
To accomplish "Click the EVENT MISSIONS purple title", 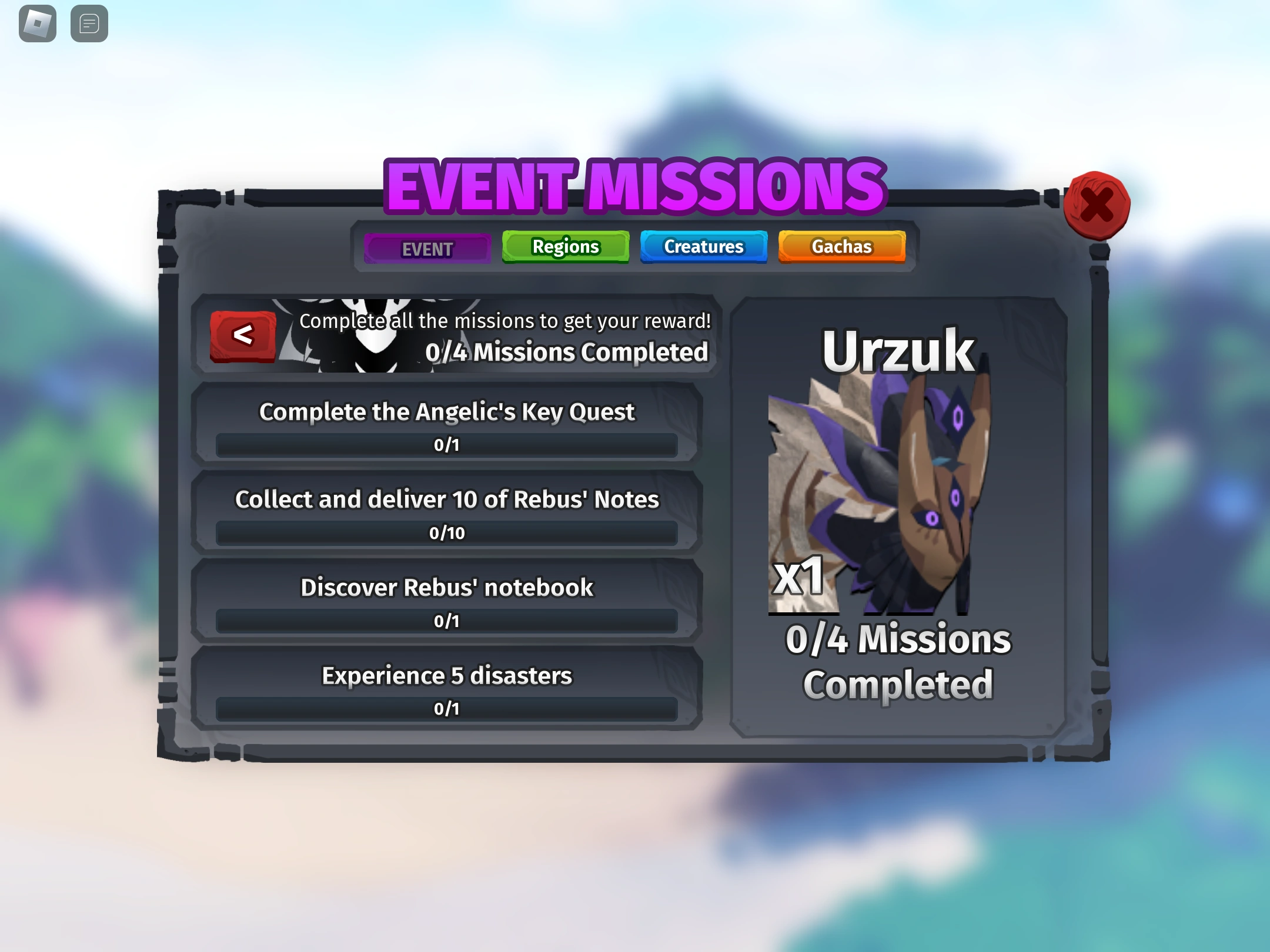I will (x=634, y=185).
